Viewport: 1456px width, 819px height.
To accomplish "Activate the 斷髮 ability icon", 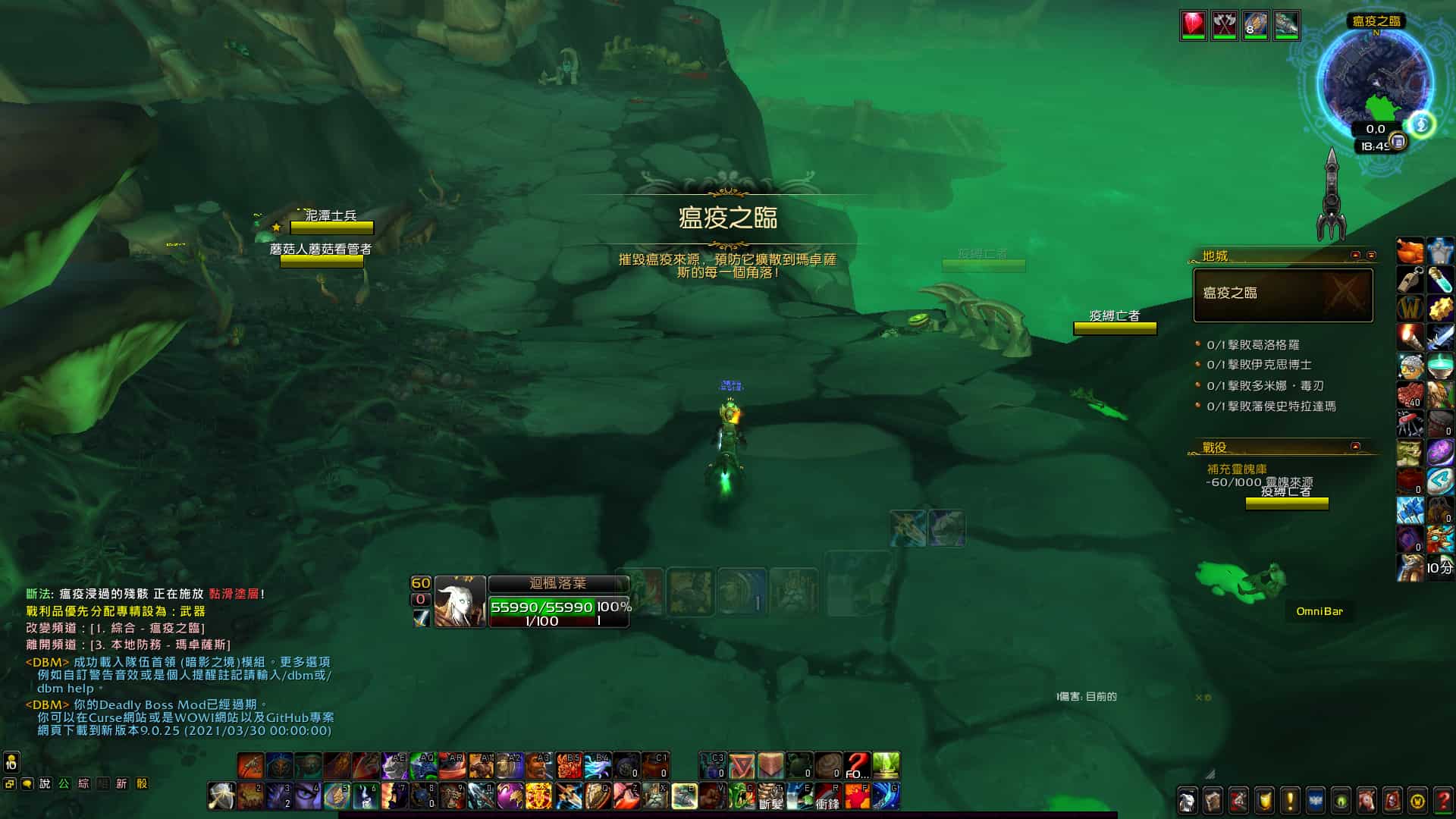I will [x=770, y=796].
